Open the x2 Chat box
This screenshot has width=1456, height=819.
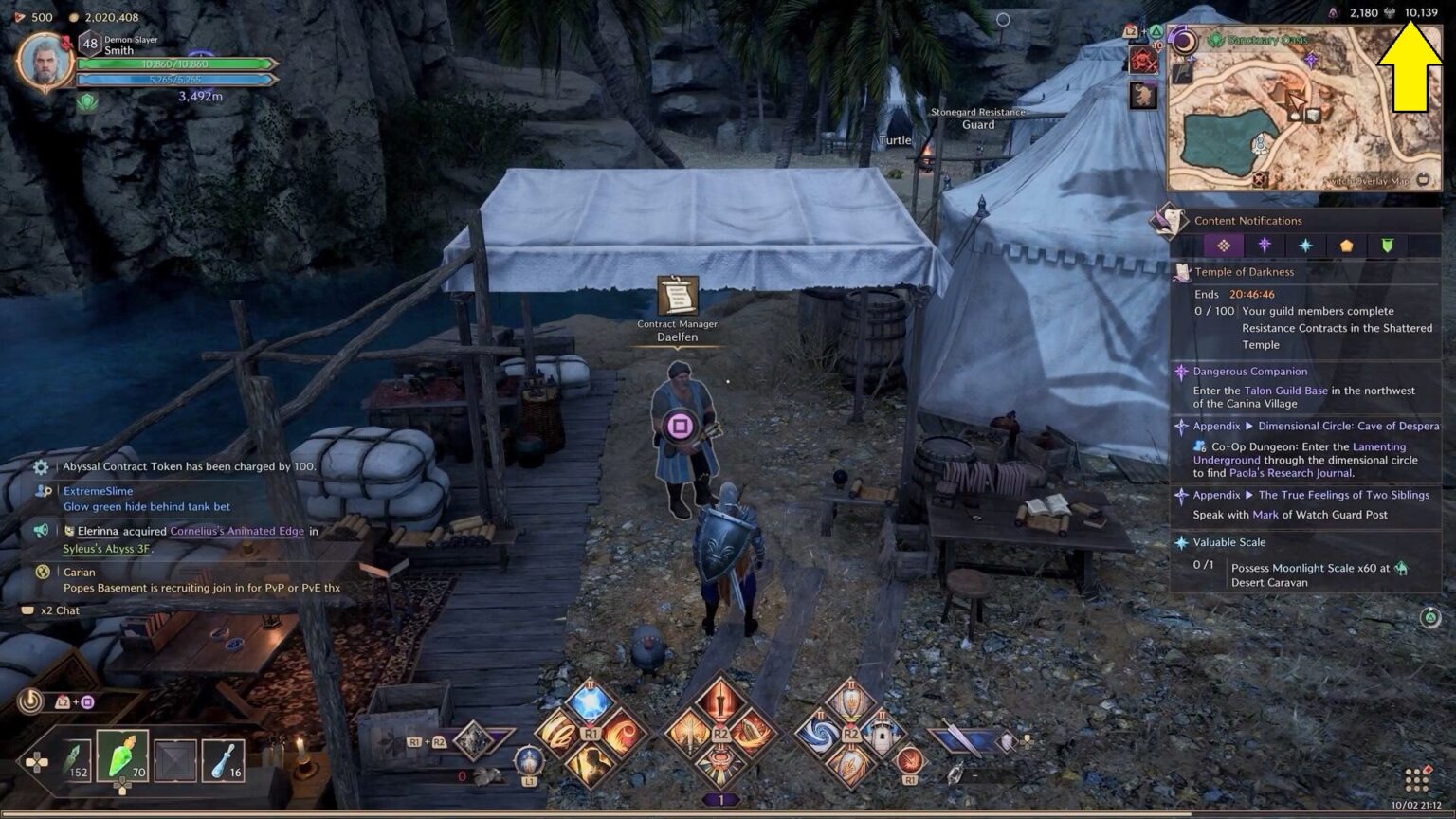(x=60, y=610)
